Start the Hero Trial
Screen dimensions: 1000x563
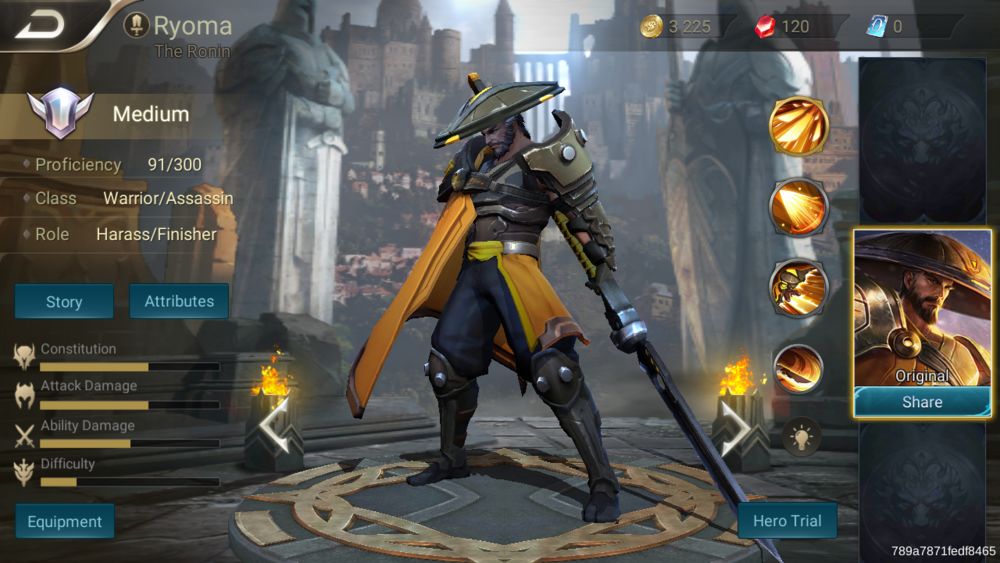pos(787,520)
